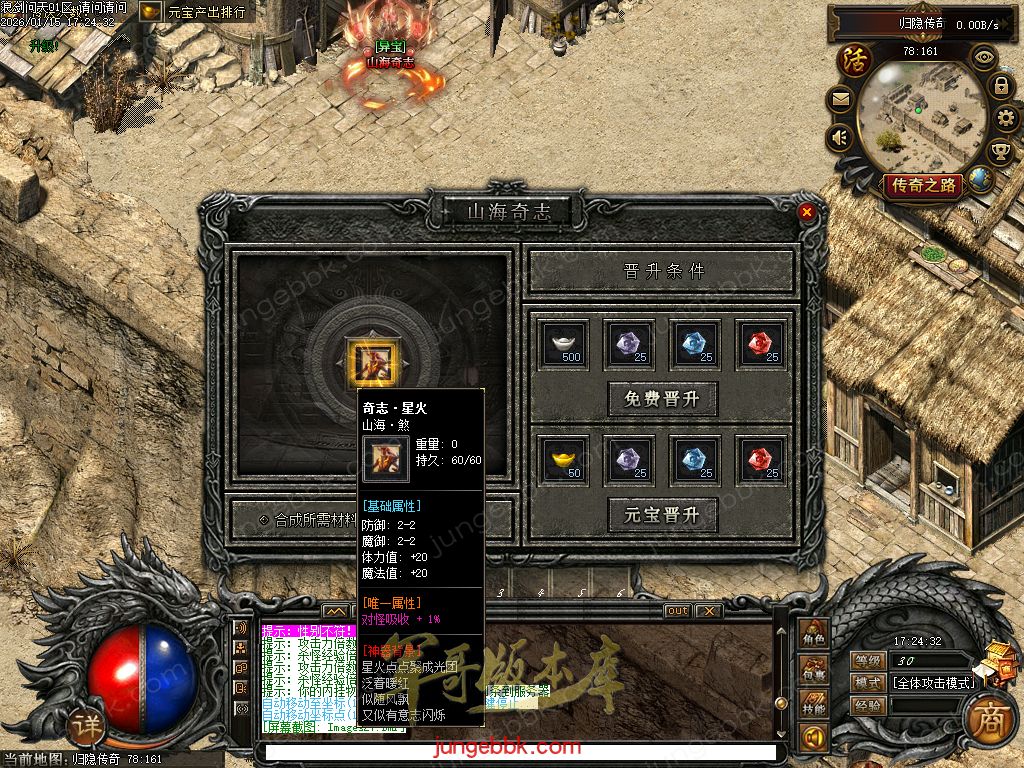1024x768 pixels.
Task: Close the 山海奇志 window
Action: point(807,212)
